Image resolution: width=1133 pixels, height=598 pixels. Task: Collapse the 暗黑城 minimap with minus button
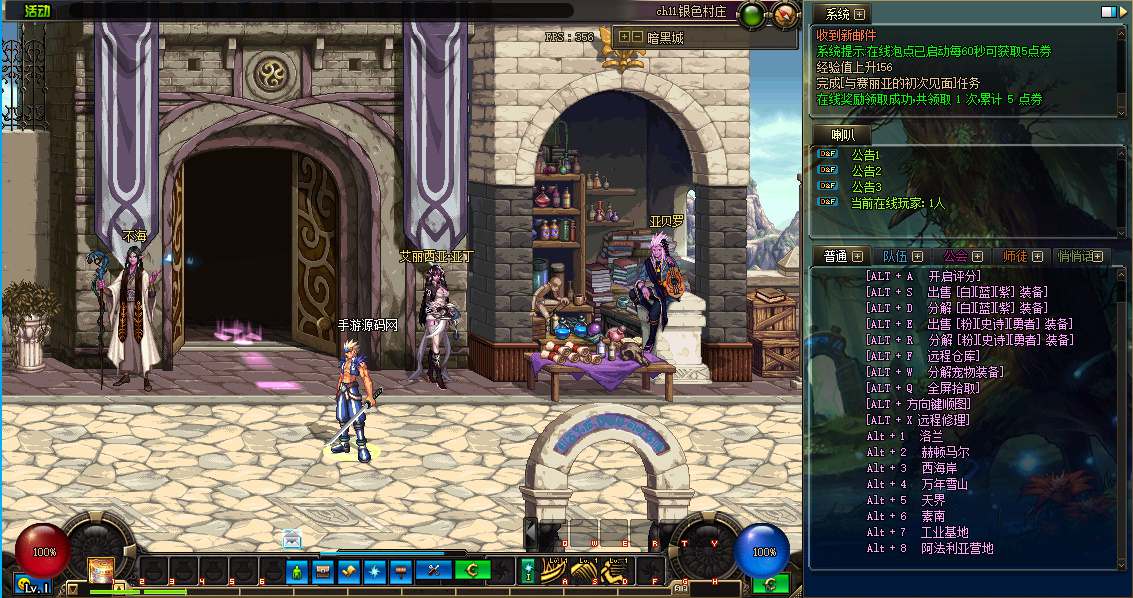coord(637,37)
